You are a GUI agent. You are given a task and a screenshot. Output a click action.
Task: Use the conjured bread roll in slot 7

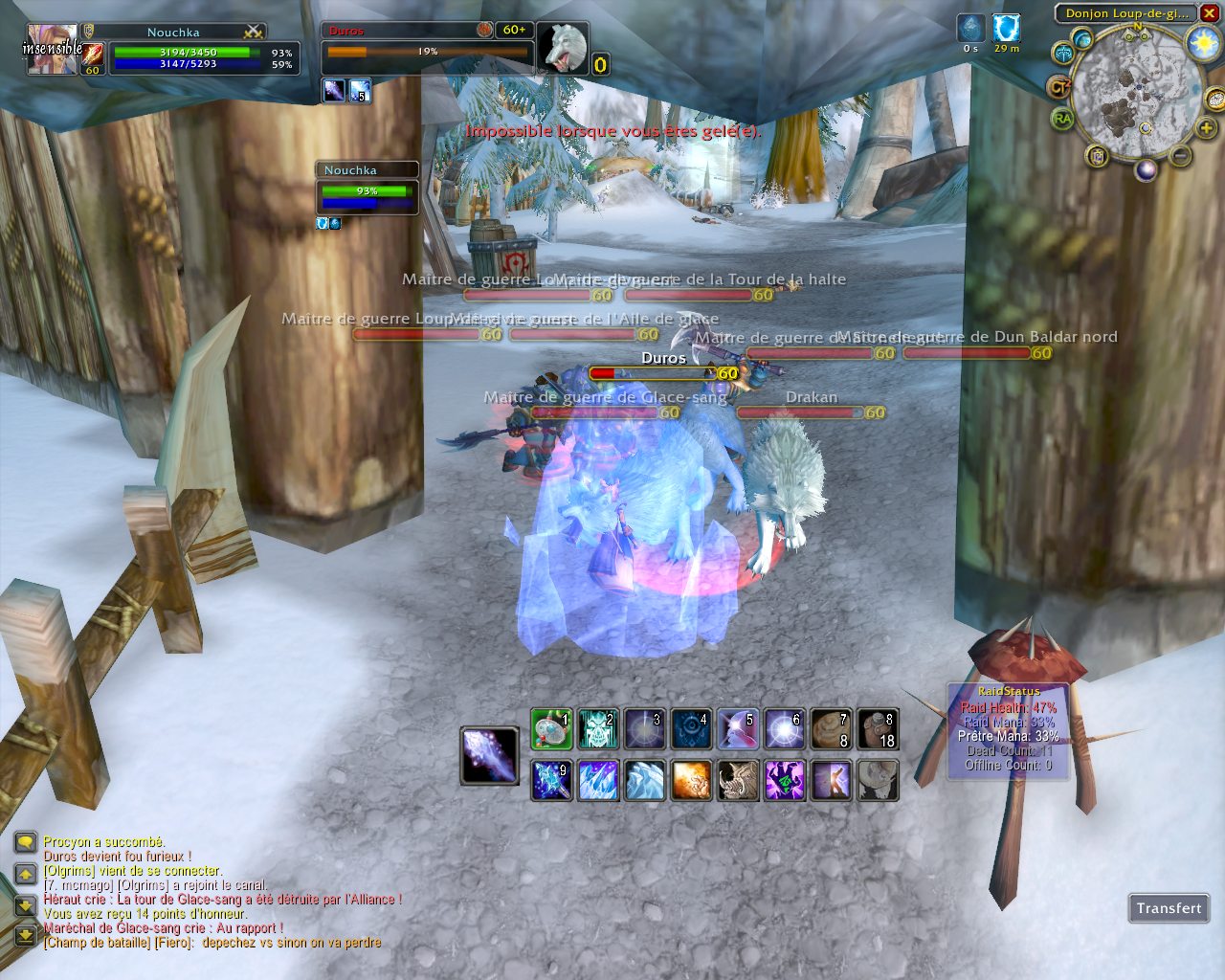(831, 729)
